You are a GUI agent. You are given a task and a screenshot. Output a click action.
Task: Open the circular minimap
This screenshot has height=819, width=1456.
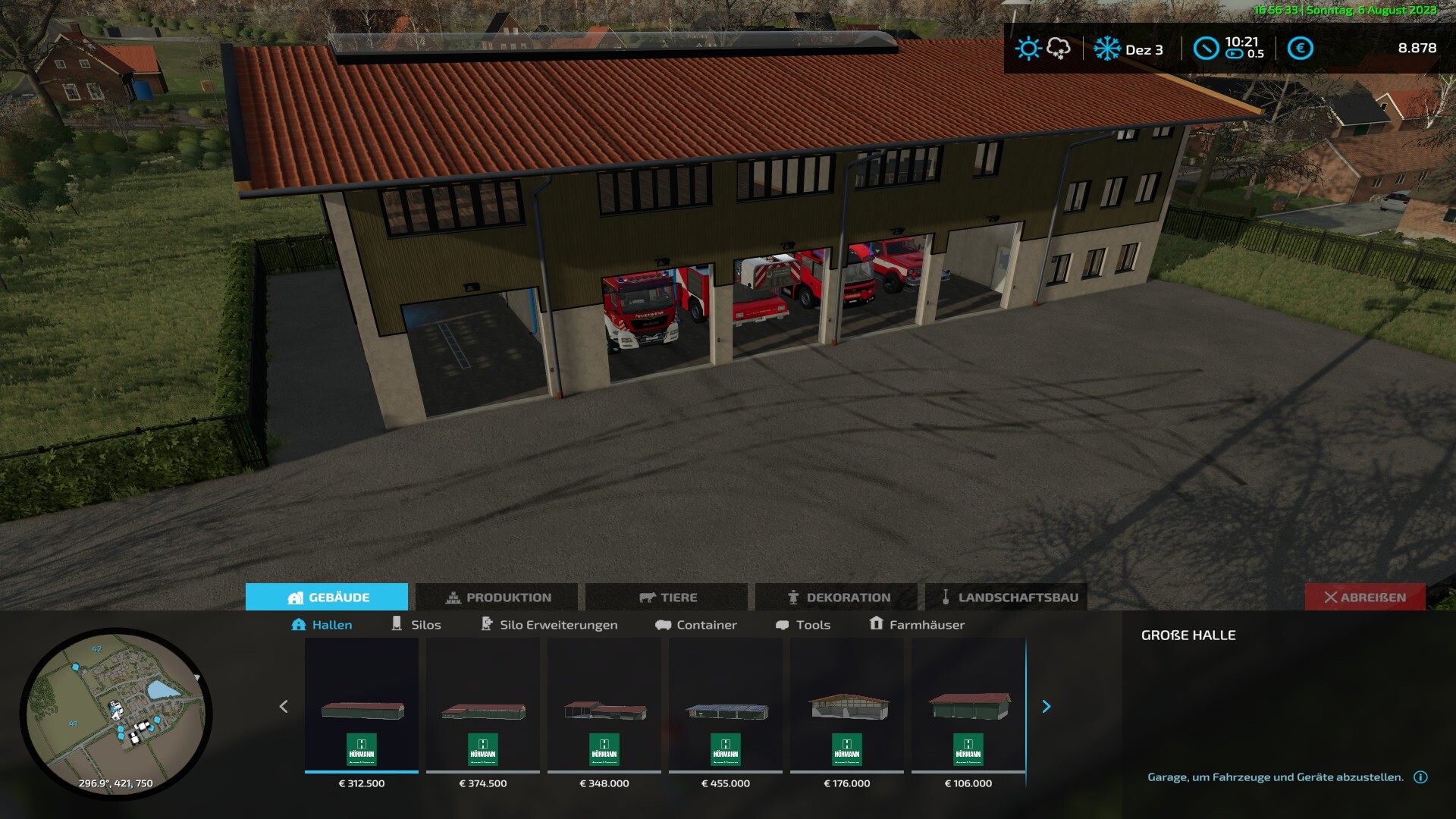tap(116, 714)
